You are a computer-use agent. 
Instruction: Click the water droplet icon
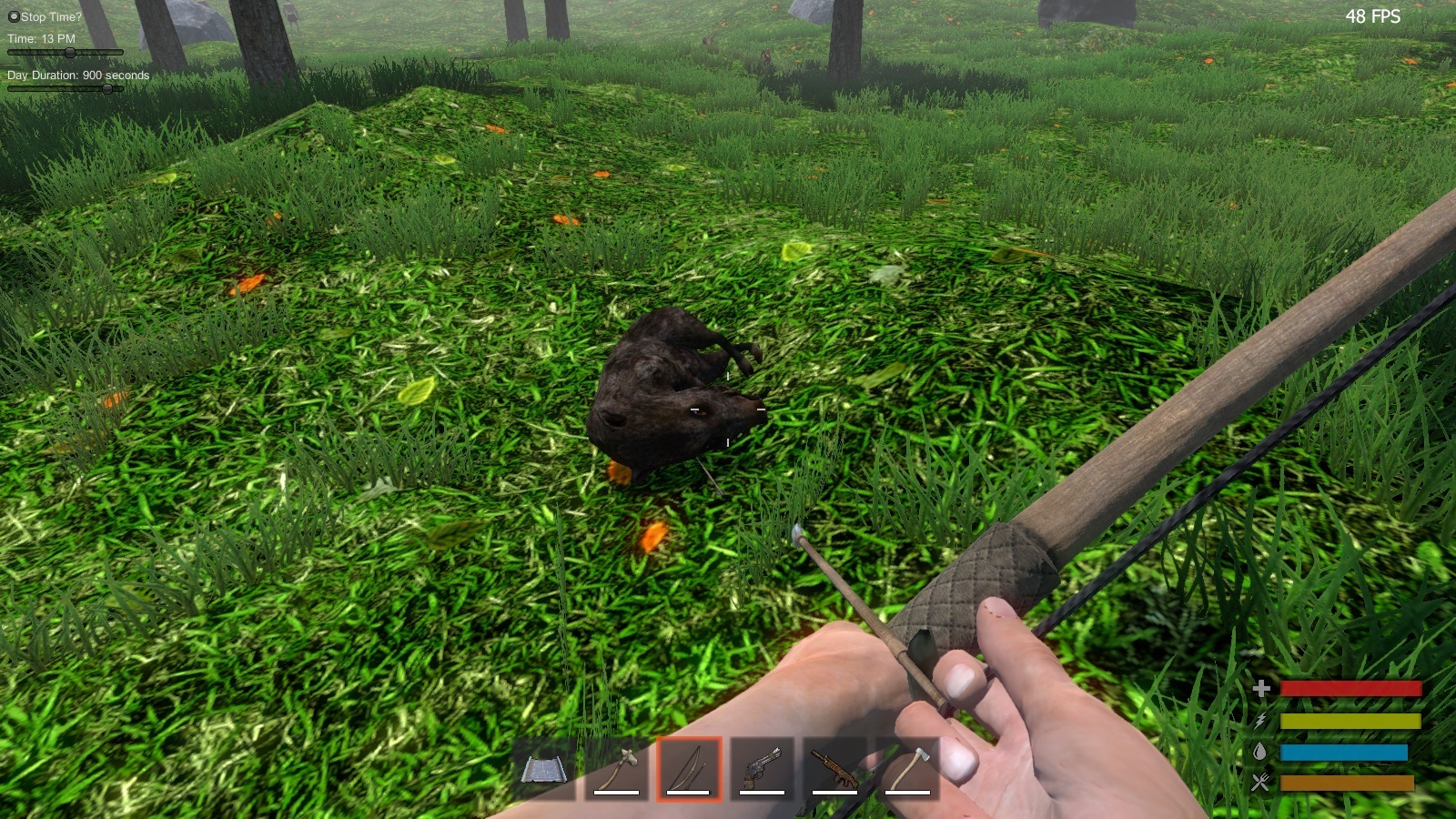1263,752
